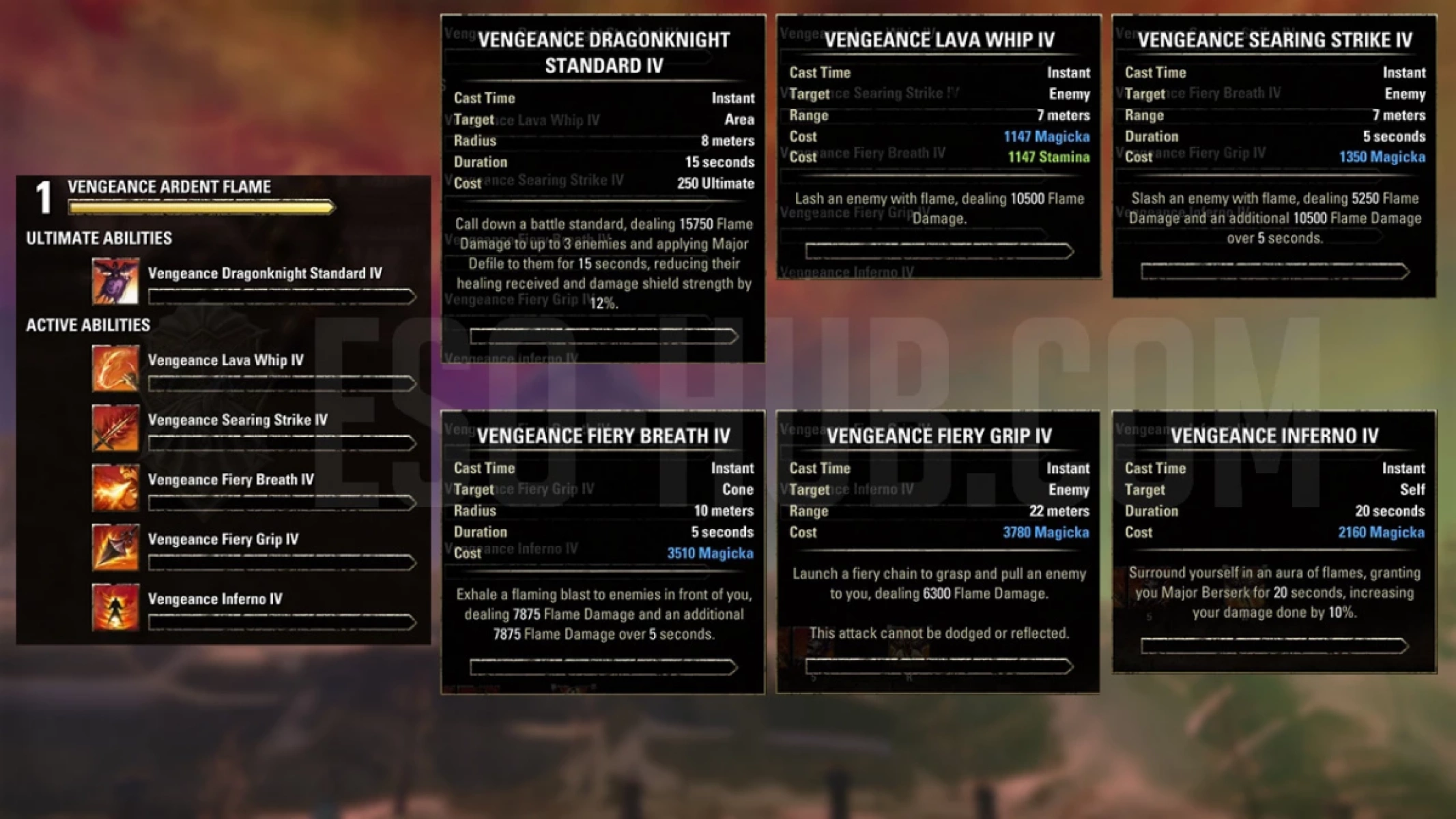Expand the Ultimate Abilities section header
Image resolution: width=1456 pixels, height=819 pixels.
98,238
